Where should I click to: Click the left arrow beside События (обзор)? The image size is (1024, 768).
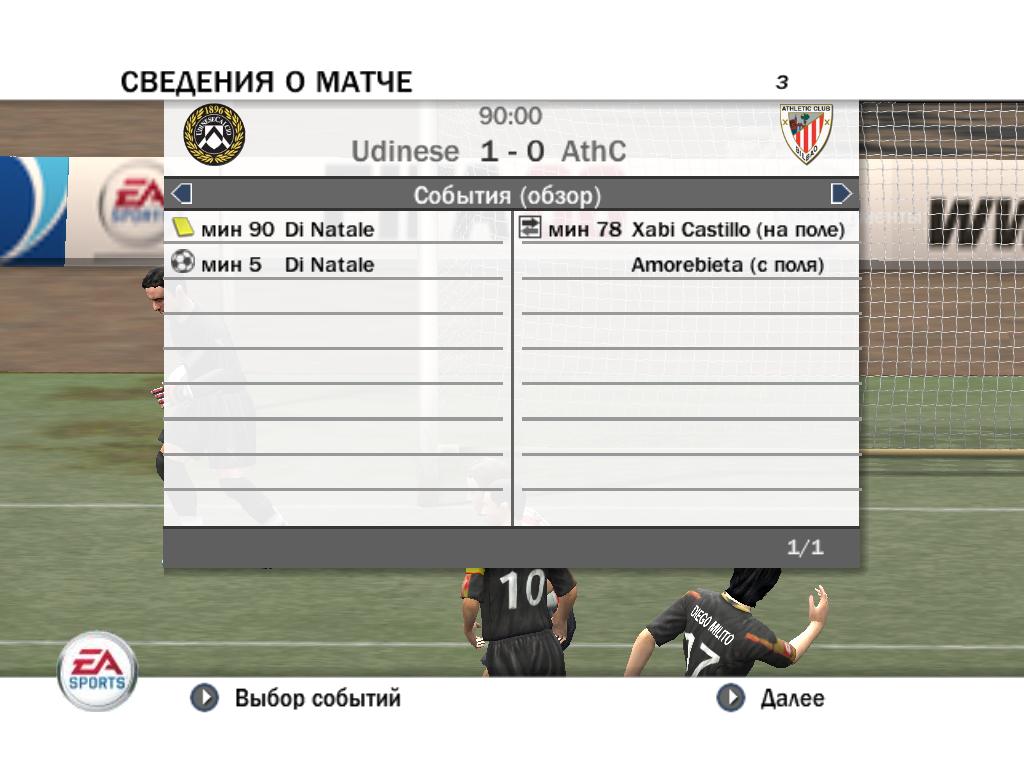[x=182, y=193]
